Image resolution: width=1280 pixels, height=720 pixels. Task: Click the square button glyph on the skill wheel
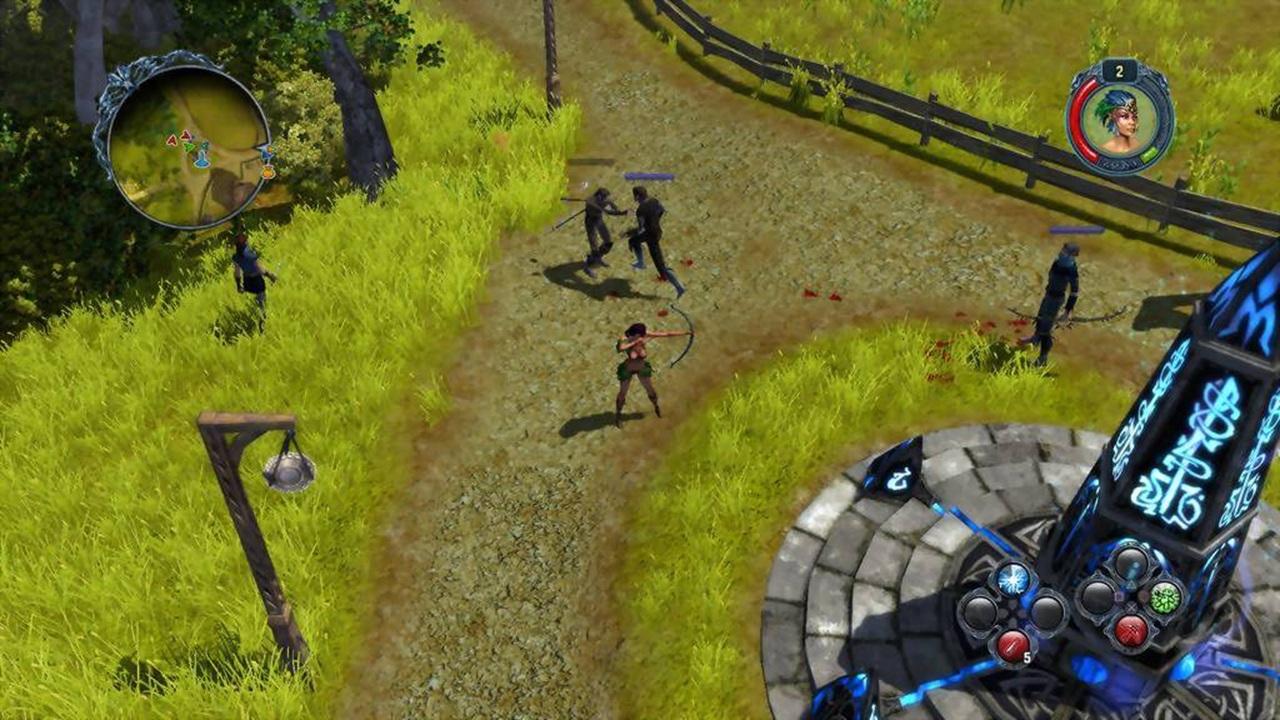[x=1117, y=594]
